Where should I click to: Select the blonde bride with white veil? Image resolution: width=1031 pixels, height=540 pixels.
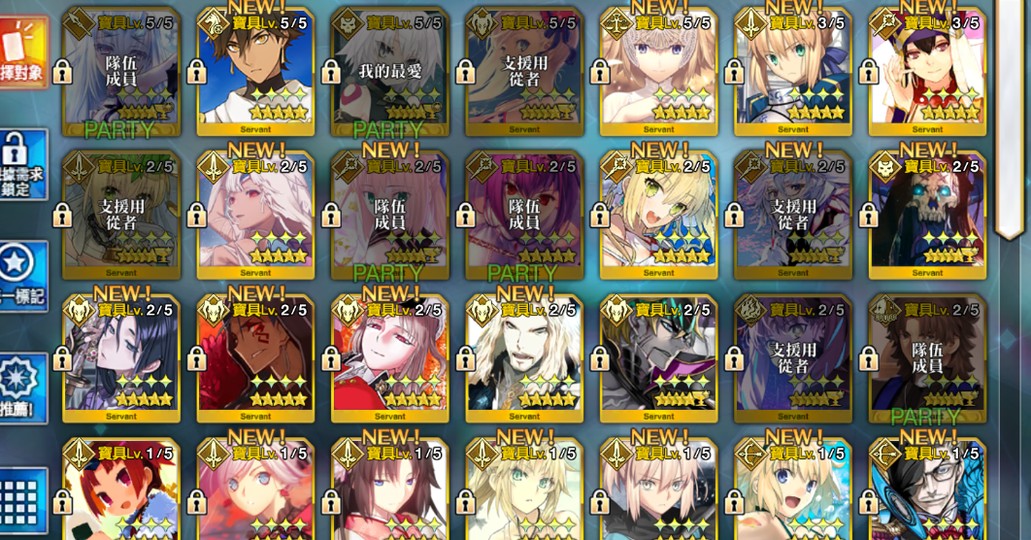659,213
